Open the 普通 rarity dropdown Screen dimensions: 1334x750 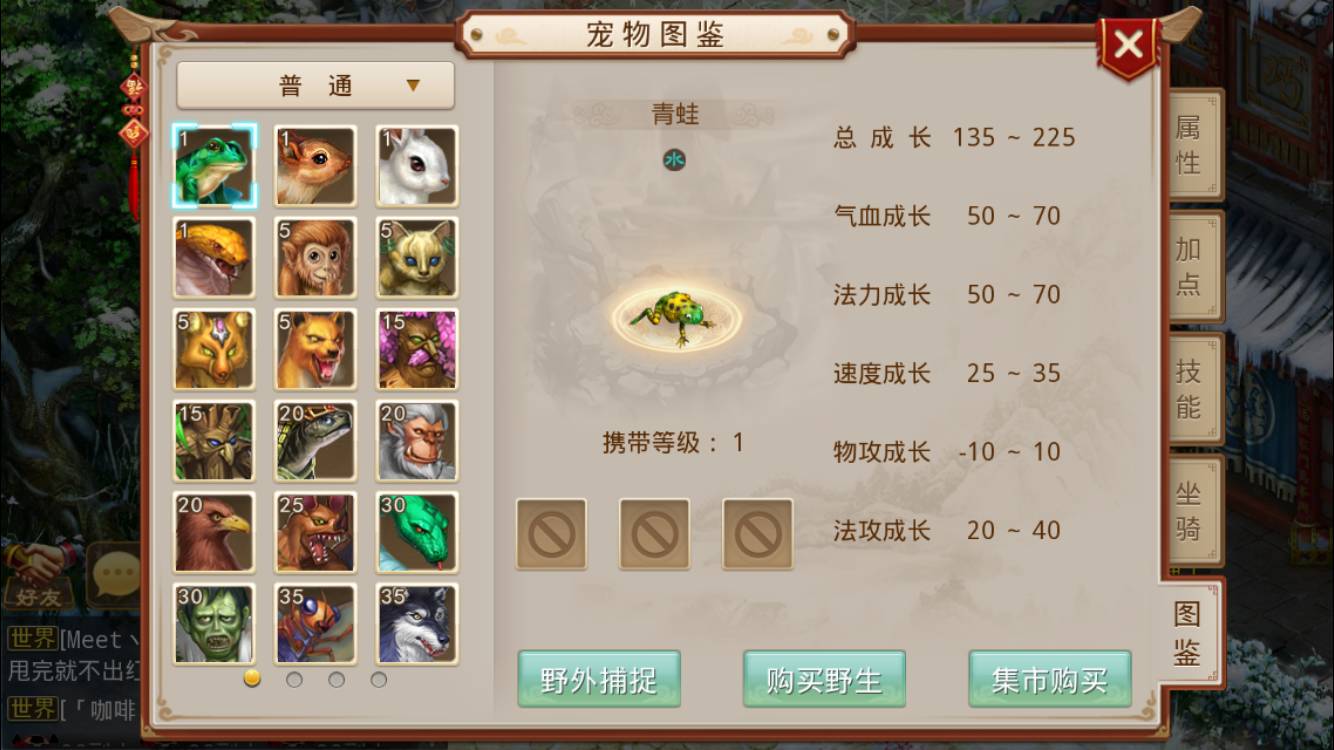(315, 86)
